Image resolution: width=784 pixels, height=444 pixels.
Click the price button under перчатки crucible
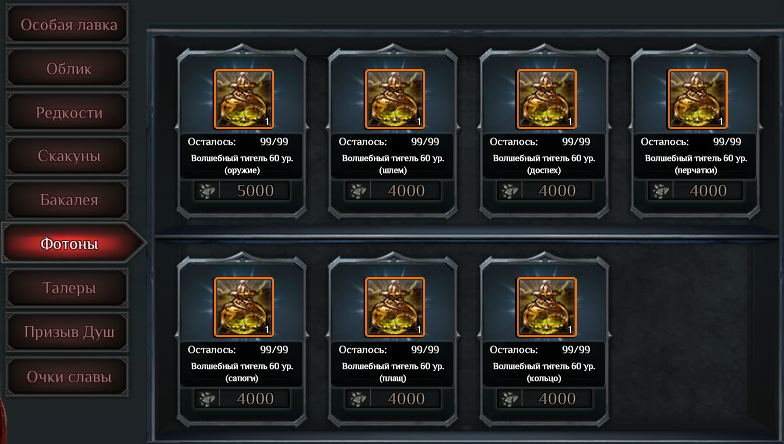tap(697, 191)
